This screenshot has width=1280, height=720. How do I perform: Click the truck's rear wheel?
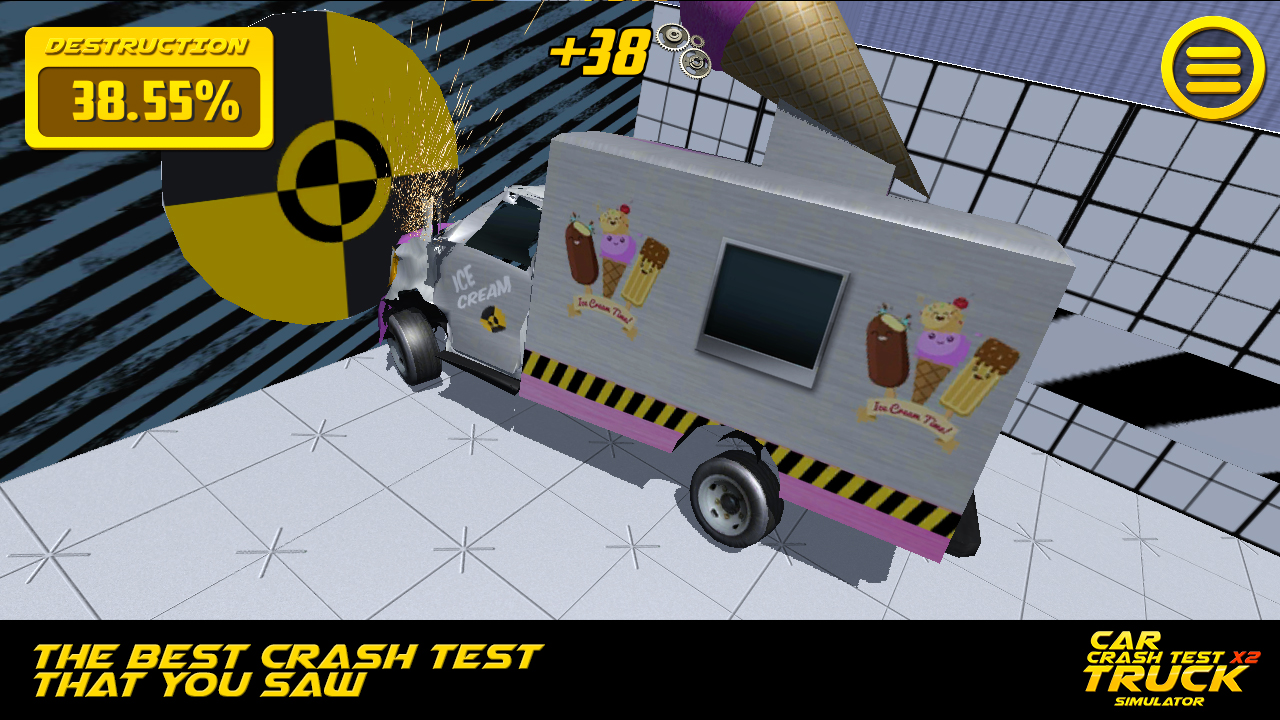click(730, 500)
